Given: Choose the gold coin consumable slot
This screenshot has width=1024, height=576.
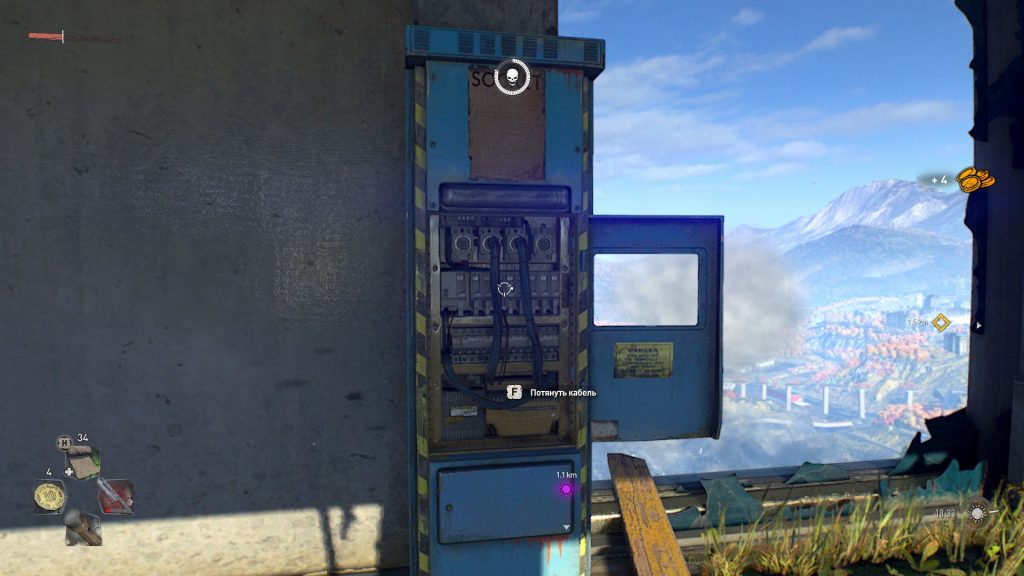Looking at the screenshot, I should [48, 495].
